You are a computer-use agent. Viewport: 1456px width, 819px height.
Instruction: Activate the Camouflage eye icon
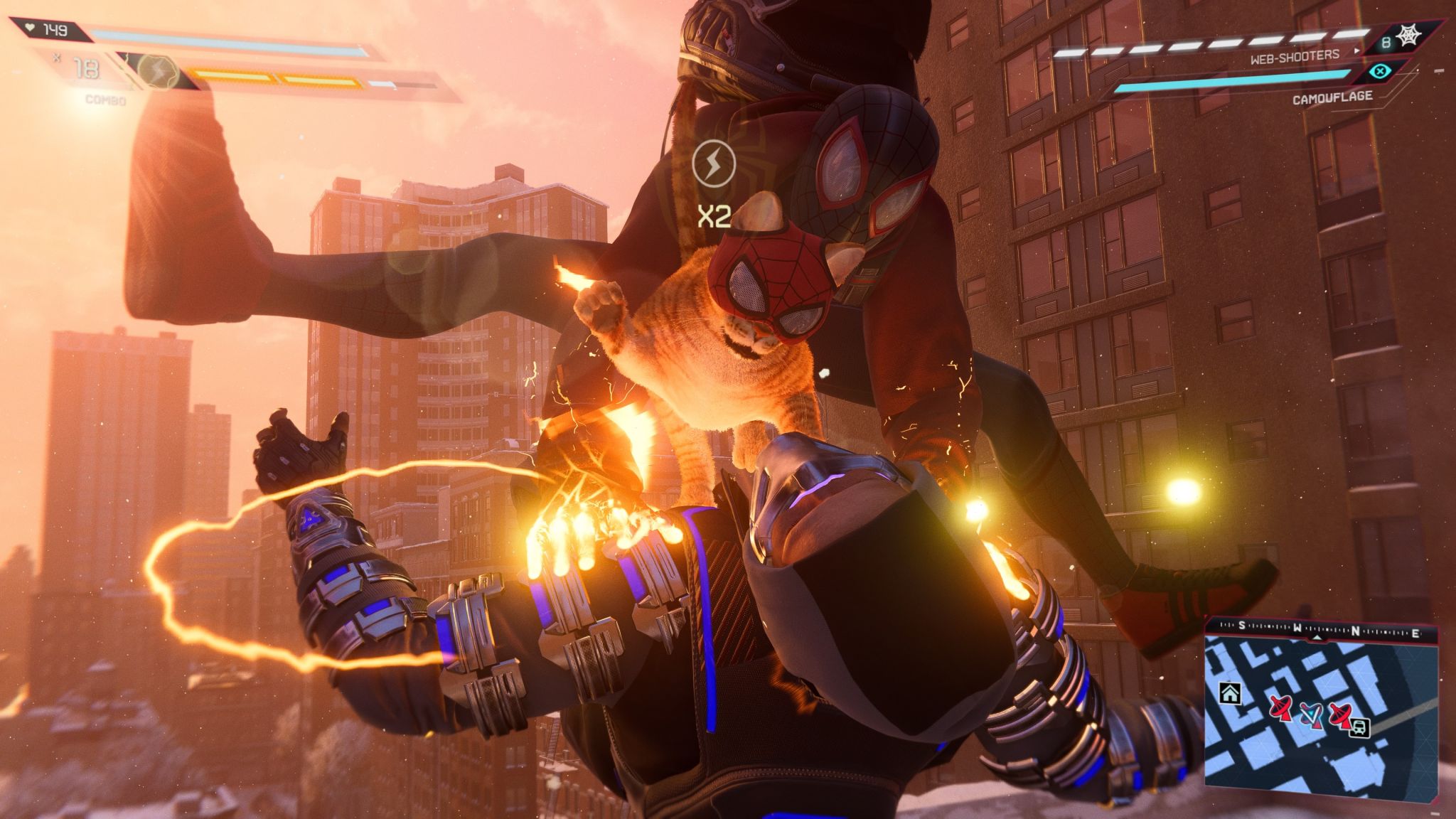coord(1380,72)
